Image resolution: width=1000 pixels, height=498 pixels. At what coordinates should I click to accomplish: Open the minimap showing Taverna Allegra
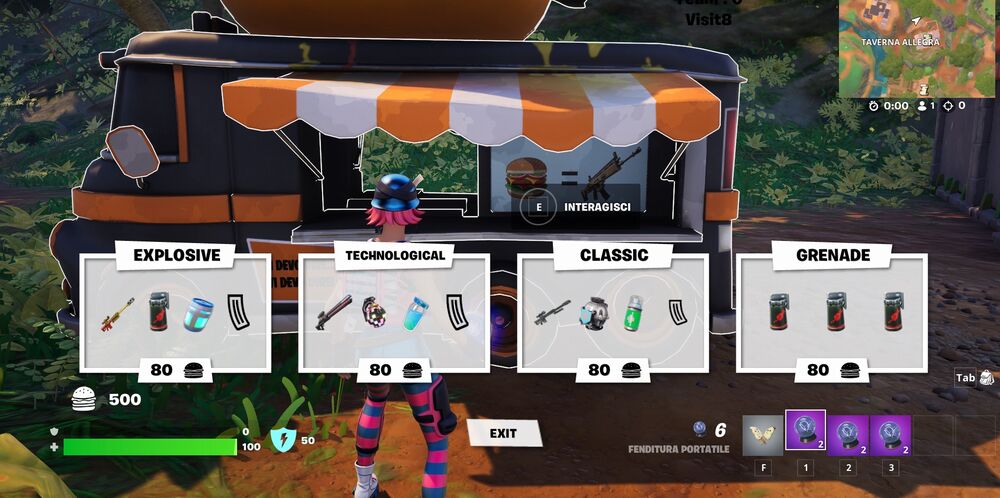tap(918, 48)
